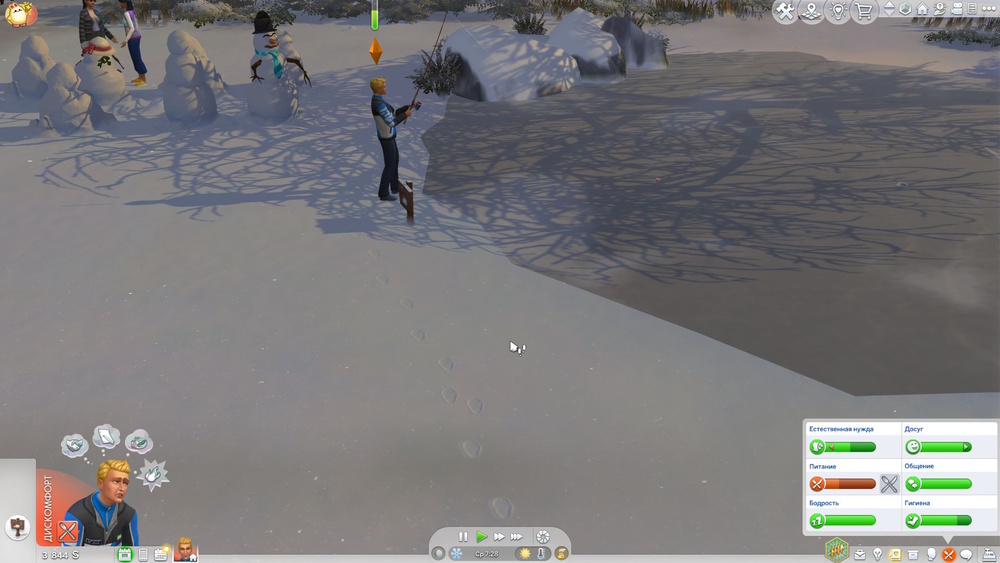The image size is (1000, 563).
Task: Switch to camera mode via video camera icon
Action: [956, 9]
